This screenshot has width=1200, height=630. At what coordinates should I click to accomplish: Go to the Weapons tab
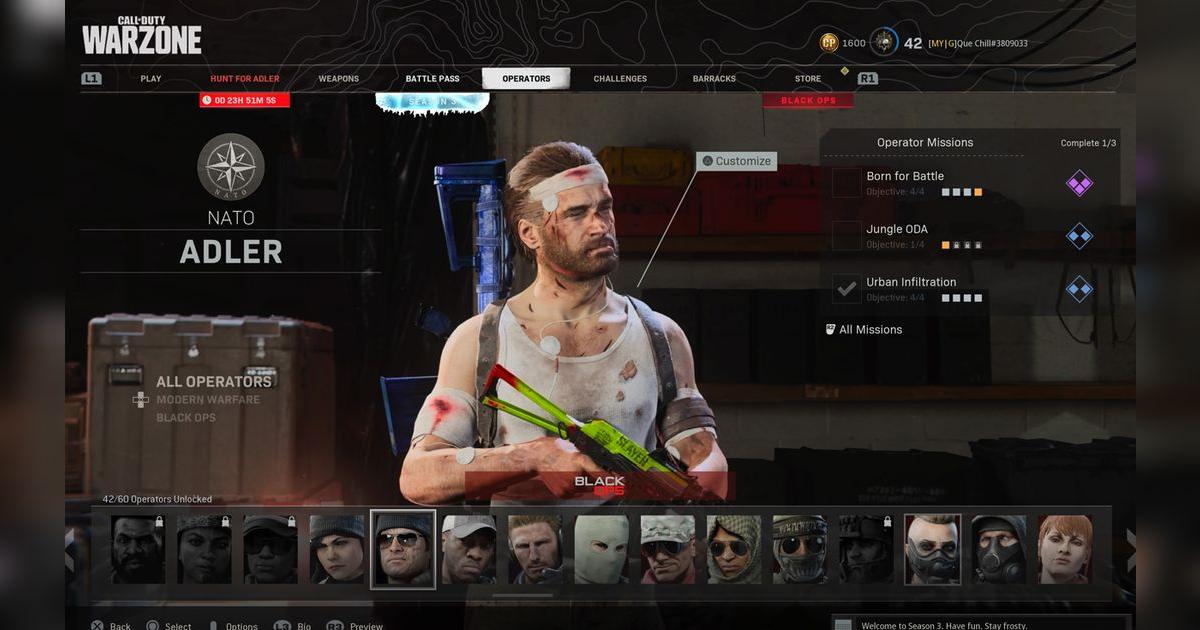(x=339, y=79)
